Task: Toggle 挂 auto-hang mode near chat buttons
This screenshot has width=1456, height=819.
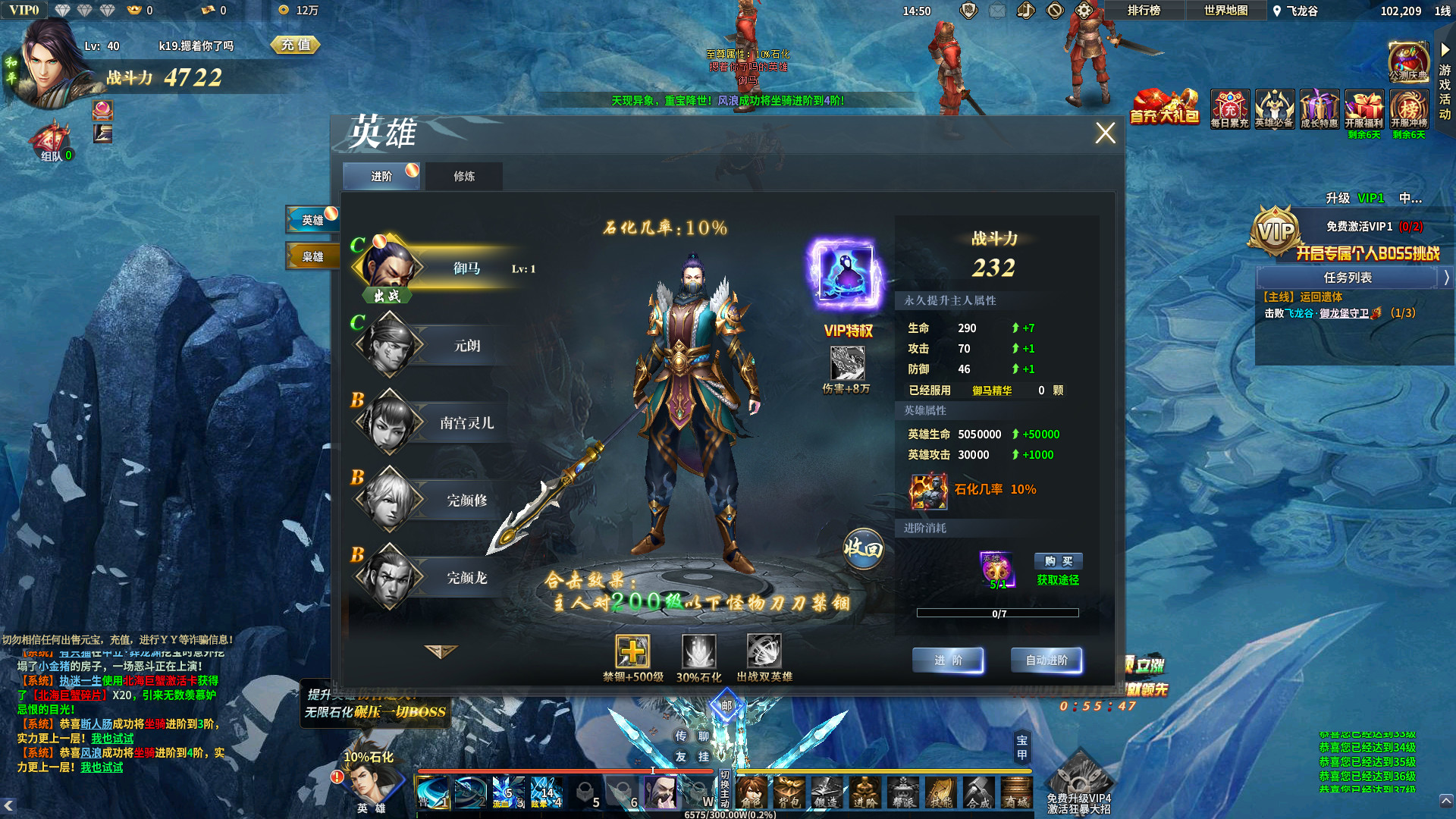Action: coord(704,757)
